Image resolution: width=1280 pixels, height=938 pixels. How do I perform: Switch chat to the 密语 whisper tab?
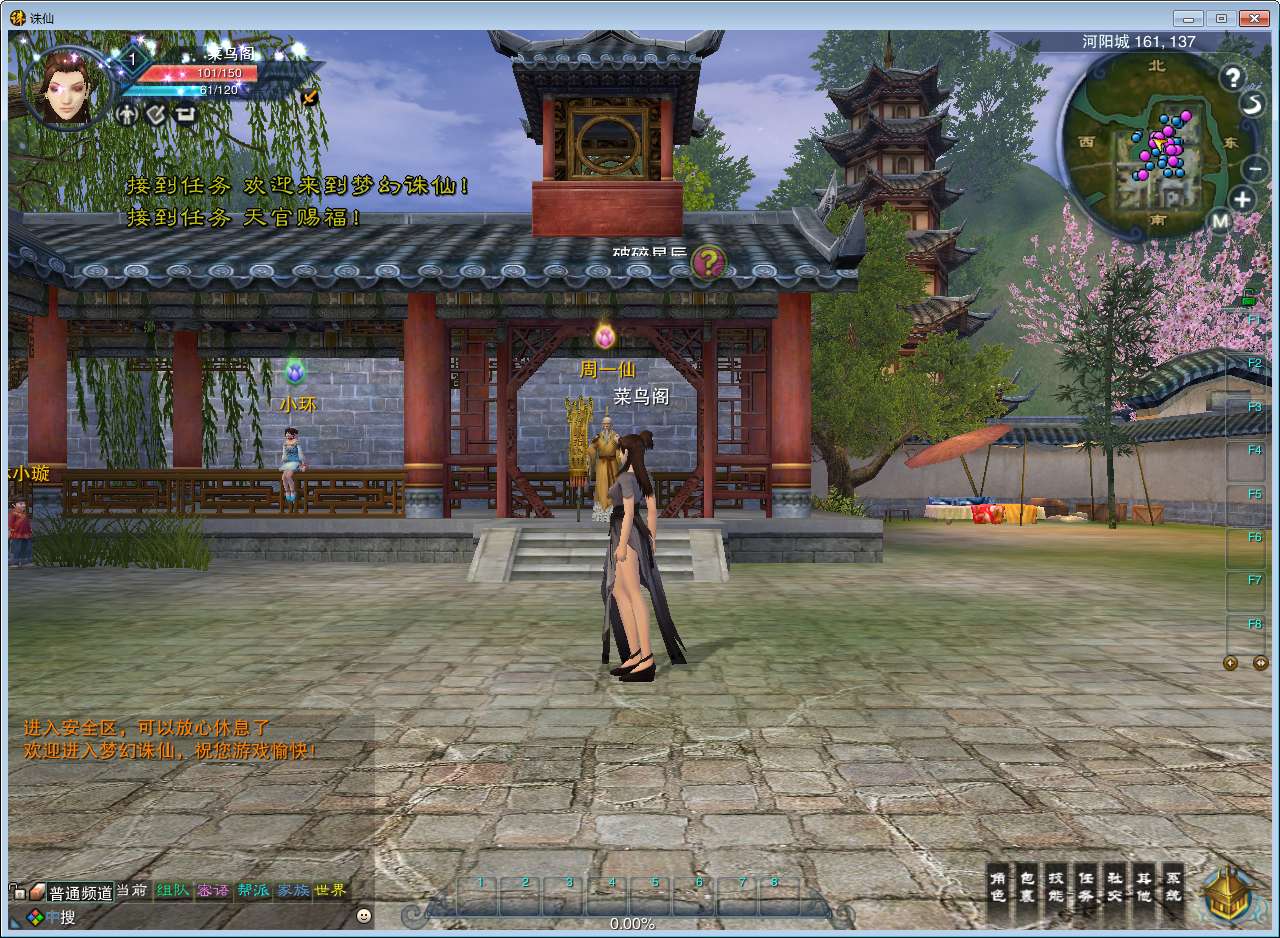tap(212, 890)
